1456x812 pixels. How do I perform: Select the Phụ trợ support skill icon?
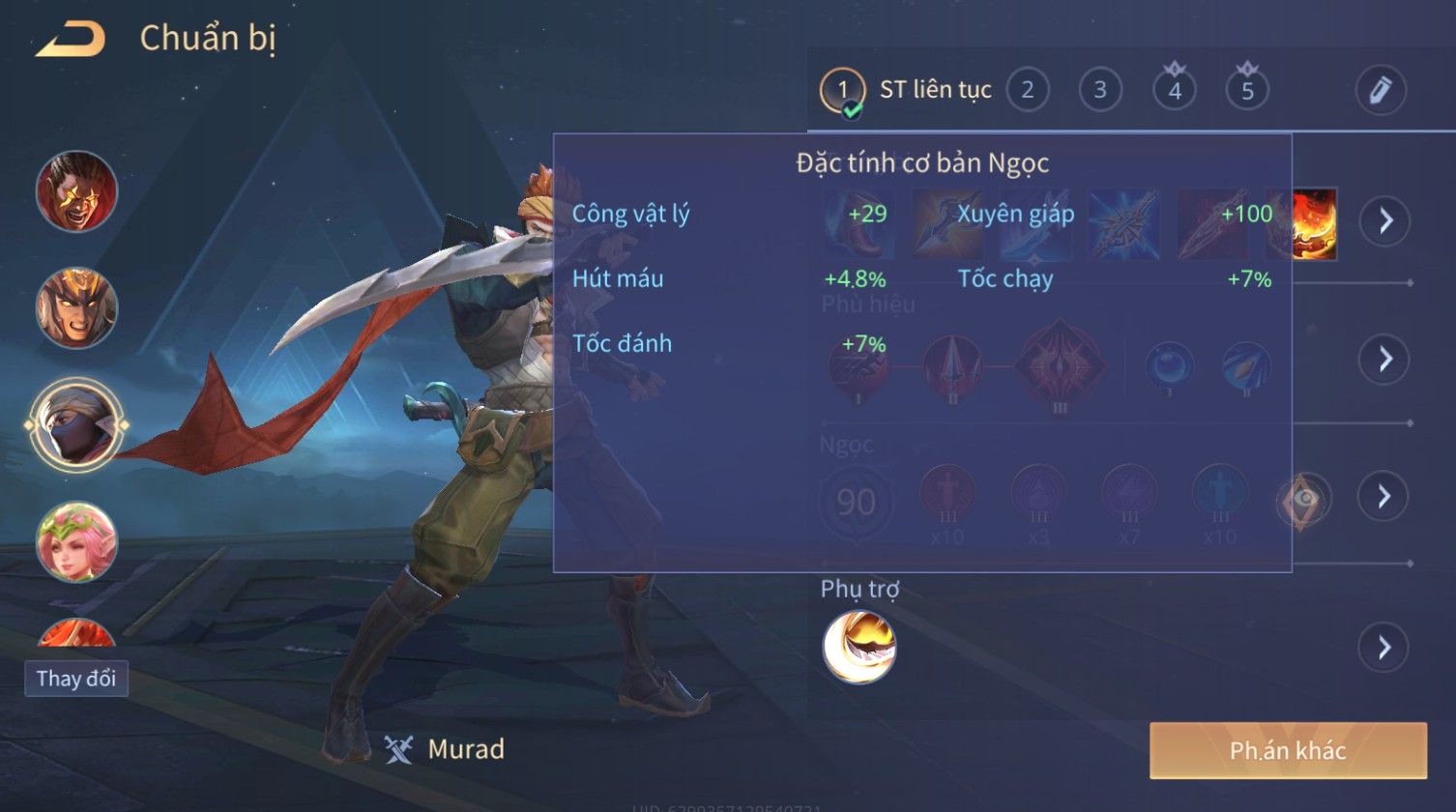859,647
